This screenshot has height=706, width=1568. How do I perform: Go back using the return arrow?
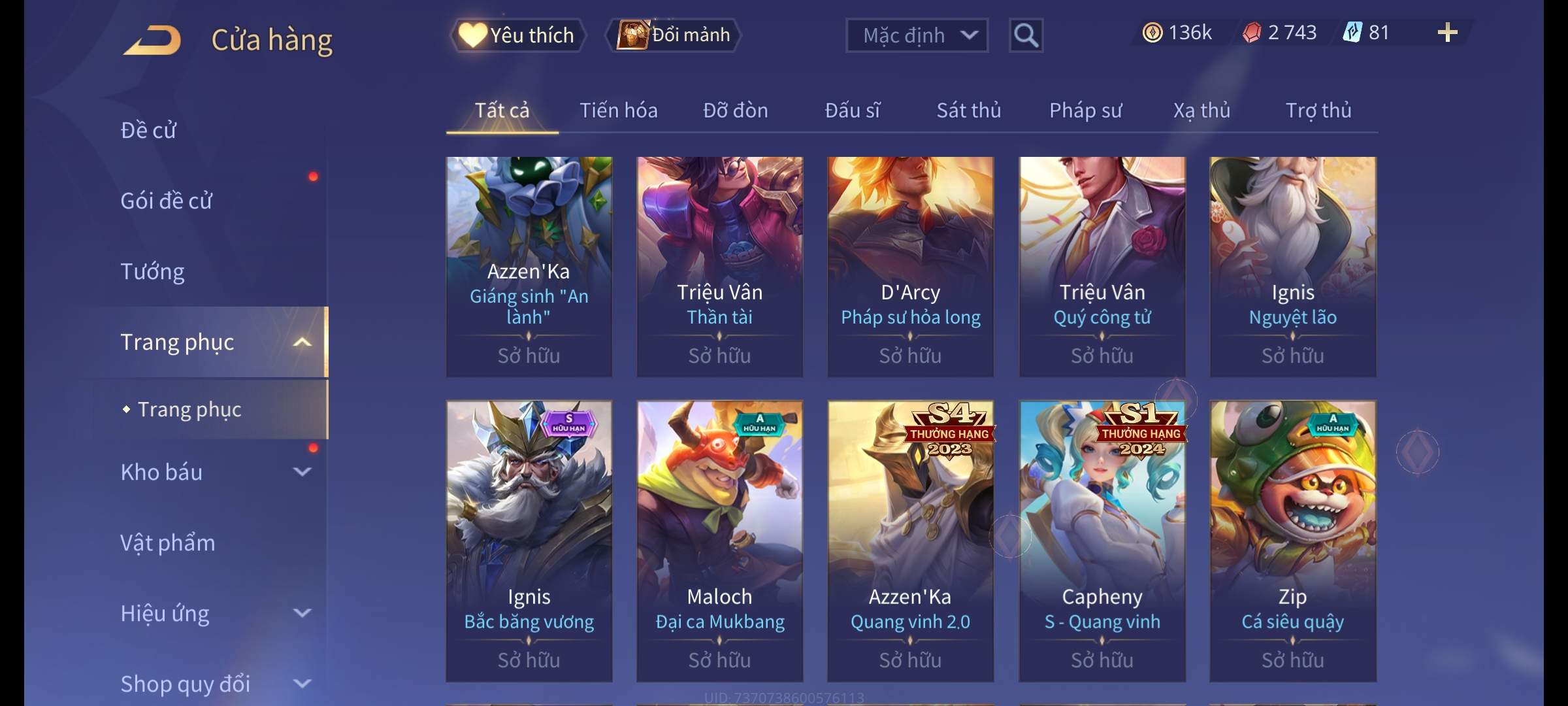click(152, 41)
